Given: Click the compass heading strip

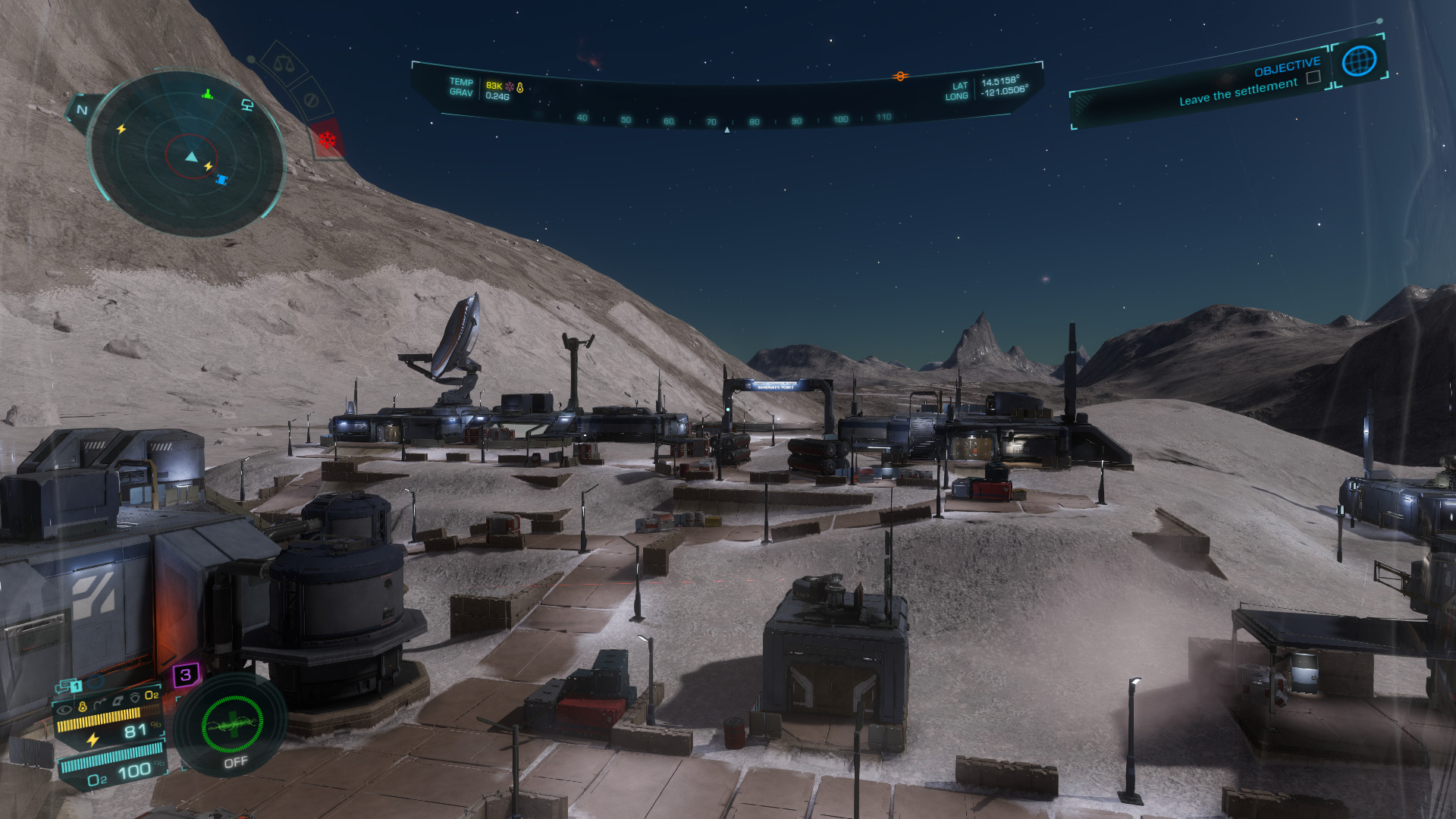Looking at the screenshot, I should [x=726, y=119].
